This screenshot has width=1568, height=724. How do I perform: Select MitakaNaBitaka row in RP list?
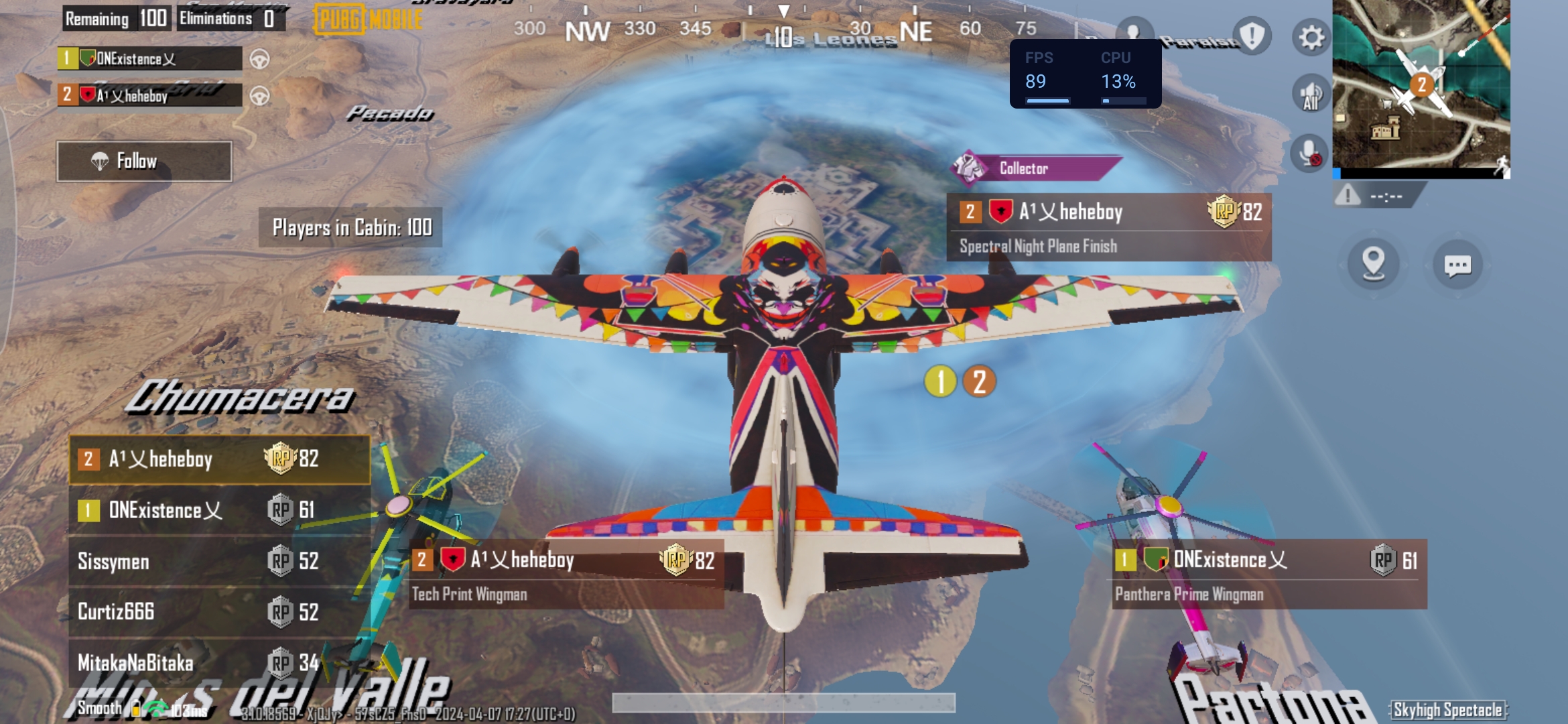[x=219, y=662]
